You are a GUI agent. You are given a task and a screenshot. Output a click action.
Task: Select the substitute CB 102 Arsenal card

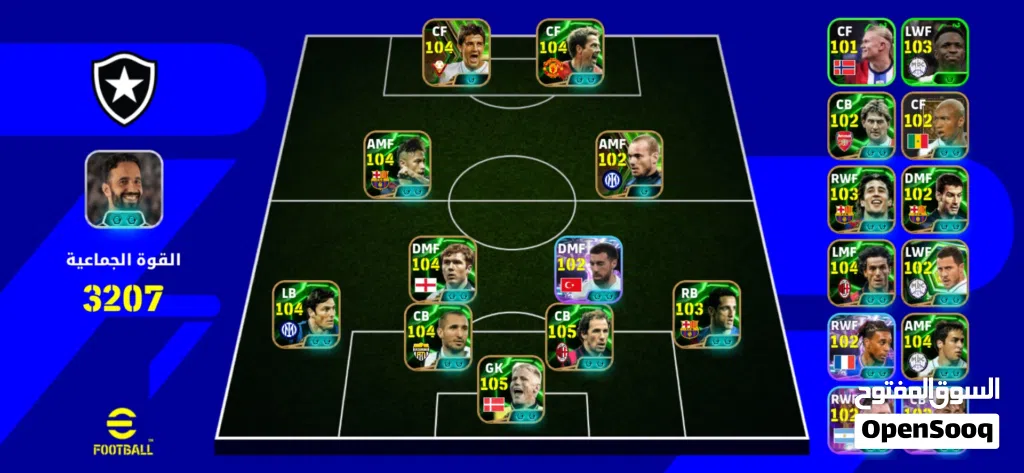pyautogui.click(x=860, y=126)
